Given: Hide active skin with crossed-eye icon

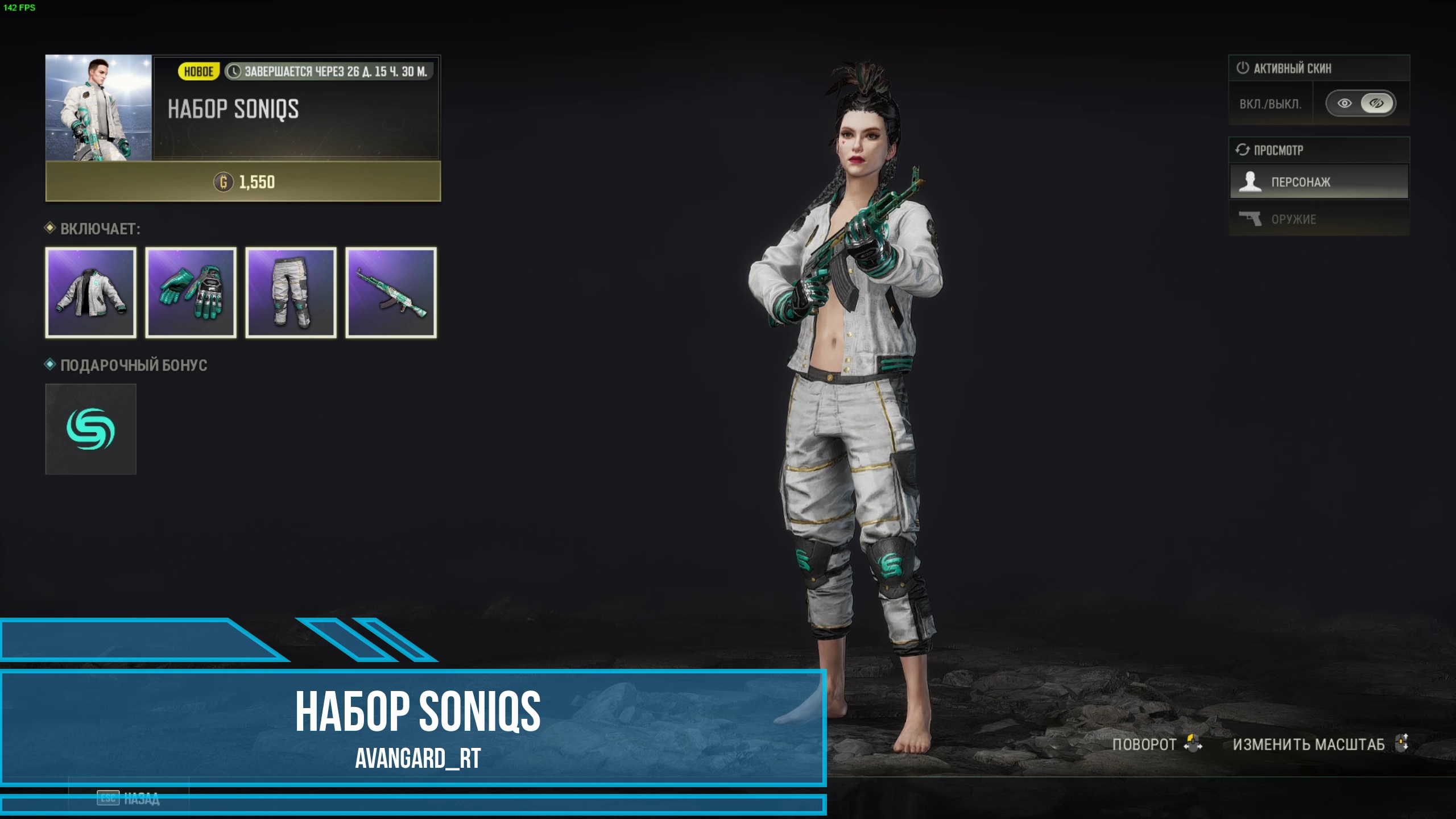Looking at the screenshot, I should tap(1376, 104).
